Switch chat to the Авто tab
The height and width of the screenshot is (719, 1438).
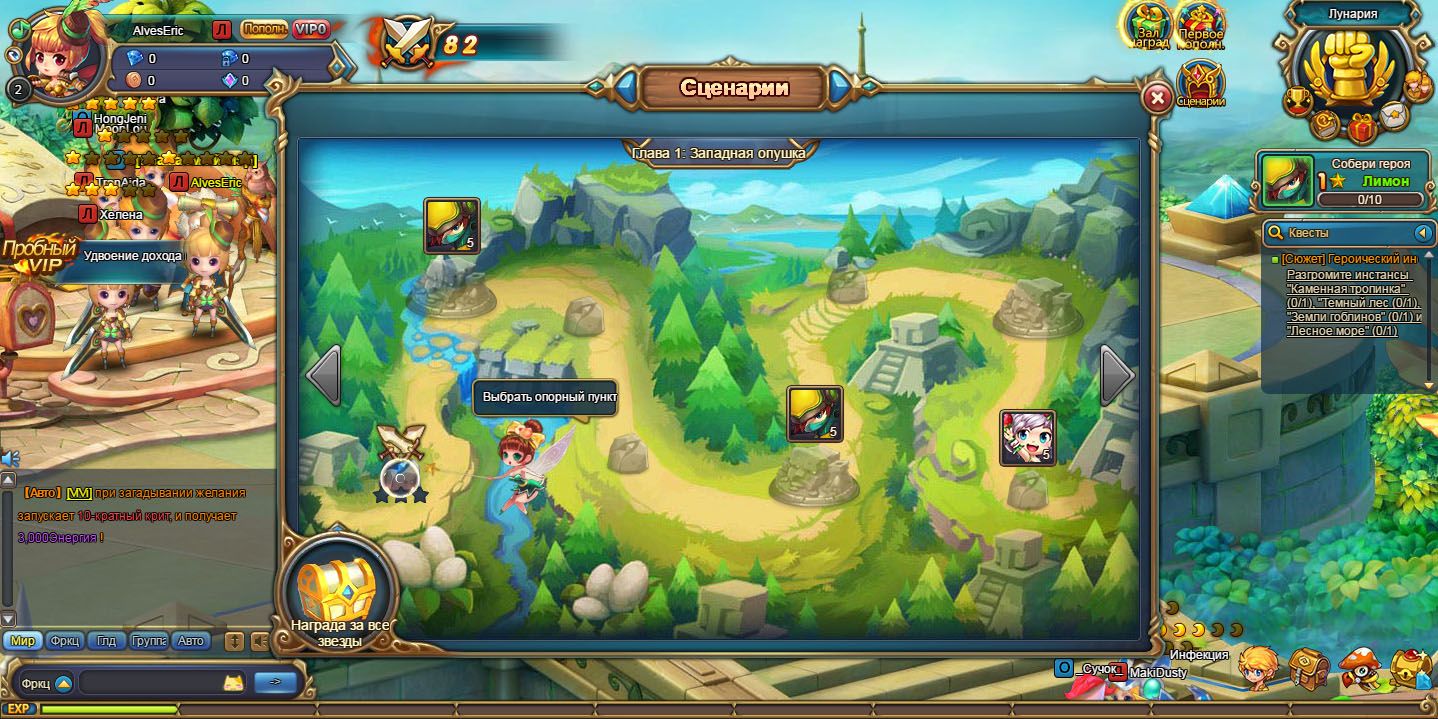tap(190, 641)
